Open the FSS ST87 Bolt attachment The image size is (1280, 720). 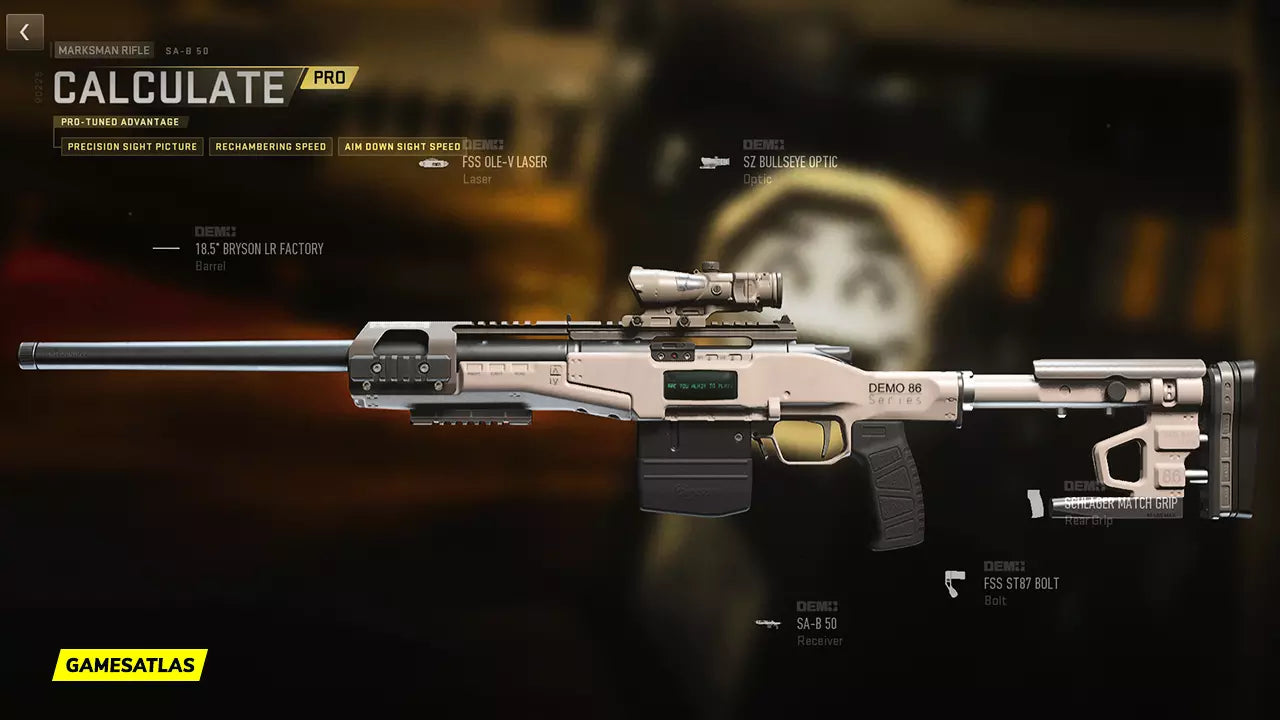[1020, 583]
